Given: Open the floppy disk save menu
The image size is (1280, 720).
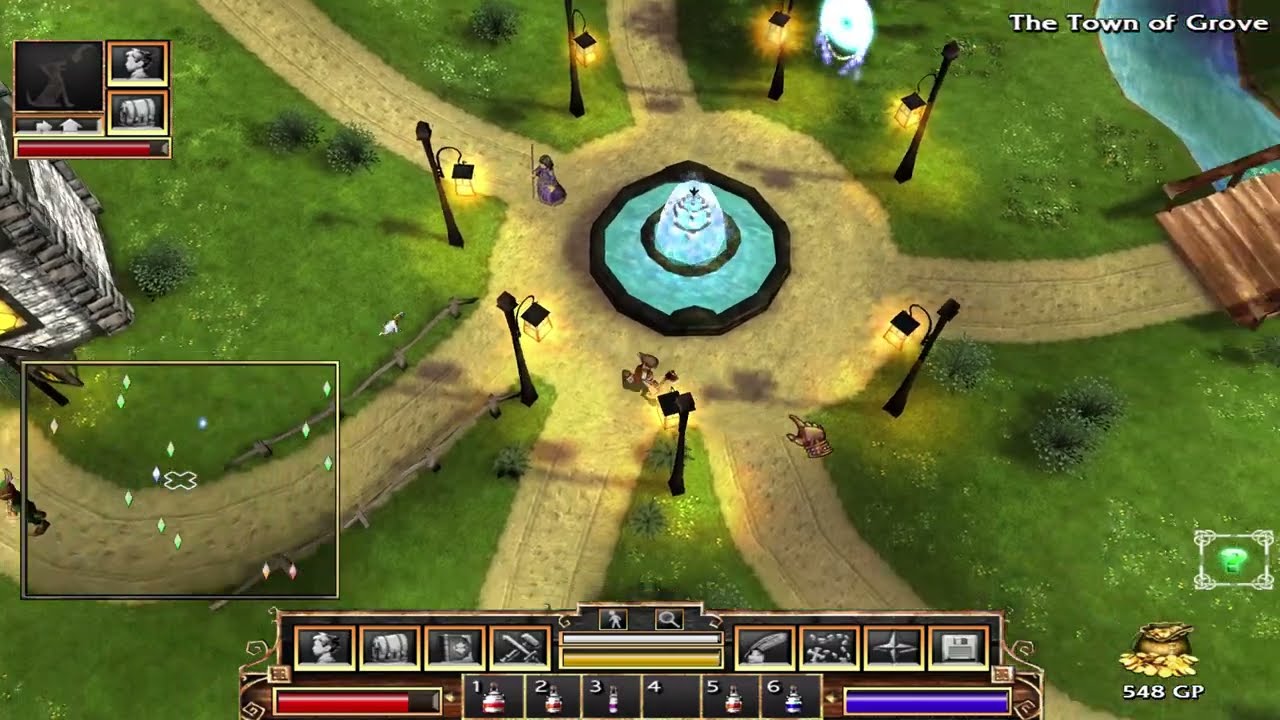Looking at the screenshot, I should (959, 648).
